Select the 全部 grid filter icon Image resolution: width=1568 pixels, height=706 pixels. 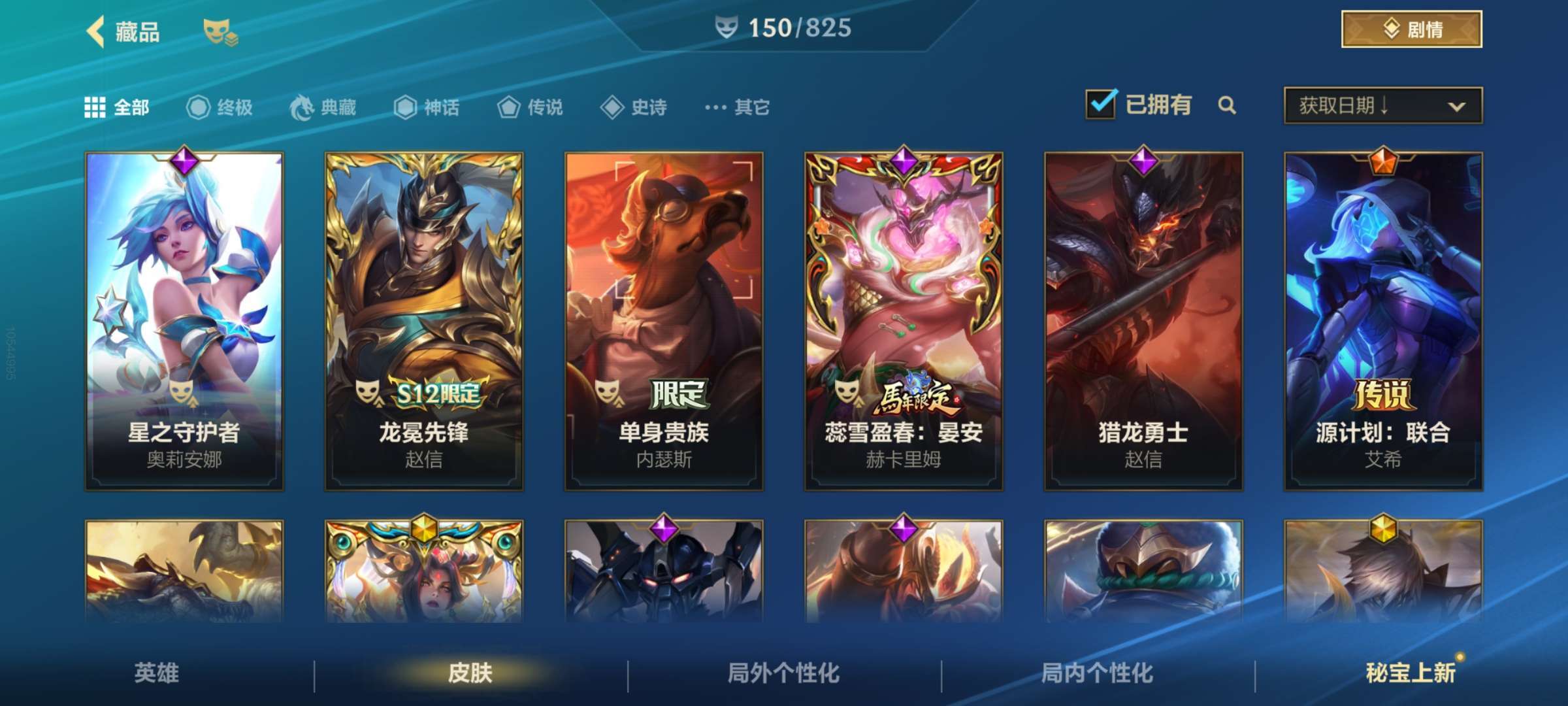pyautogui.click(x=95, y=108)
